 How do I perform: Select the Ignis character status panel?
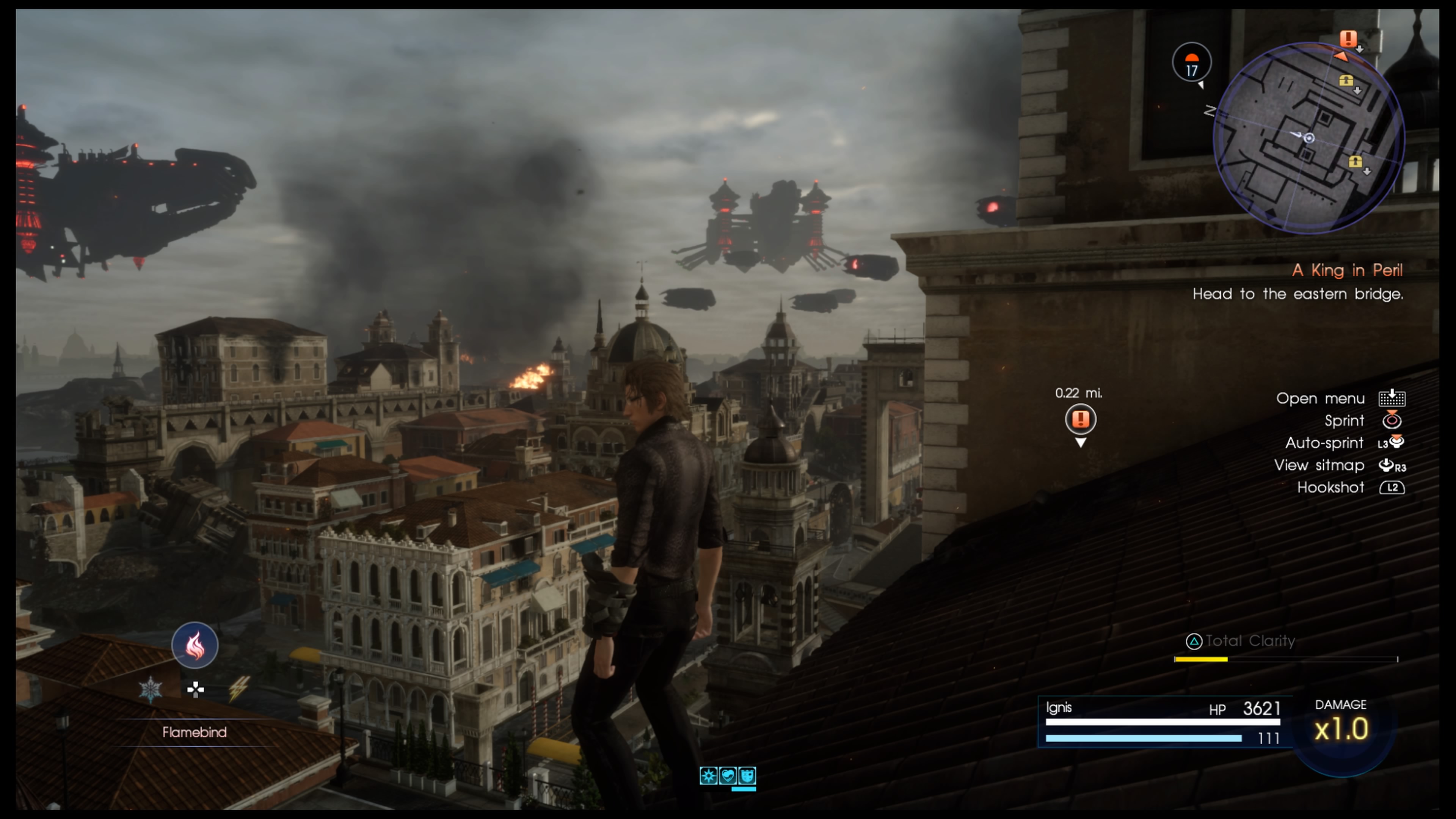[x=1163, y=722]
